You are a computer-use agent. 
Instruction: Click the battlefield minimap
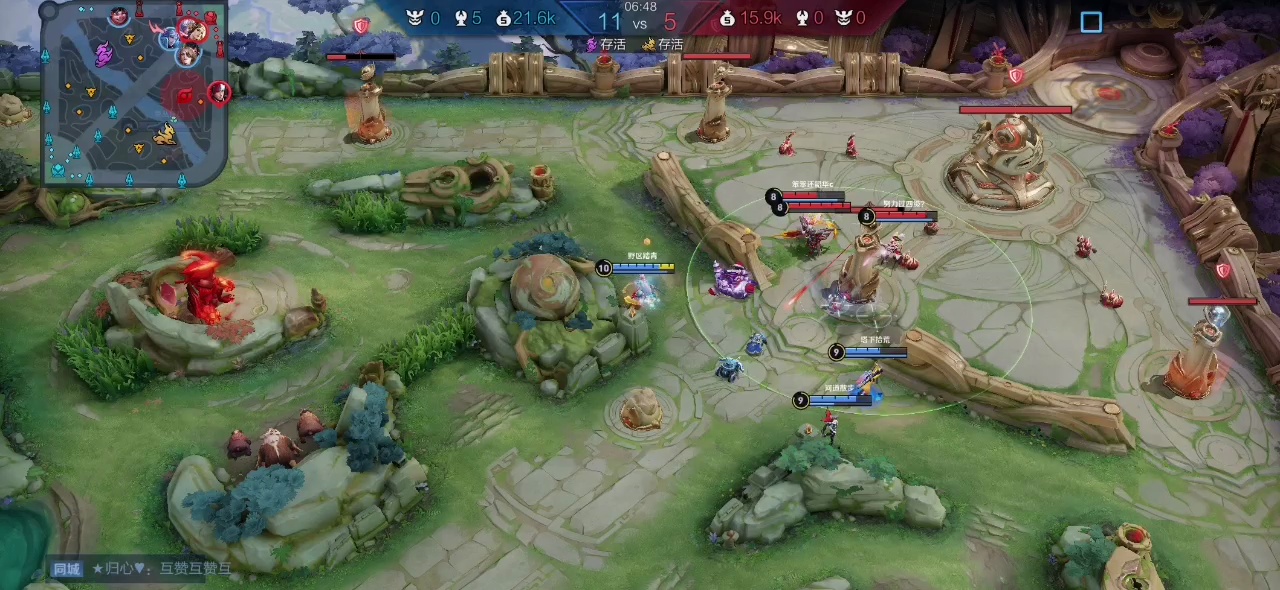point(135,93)
